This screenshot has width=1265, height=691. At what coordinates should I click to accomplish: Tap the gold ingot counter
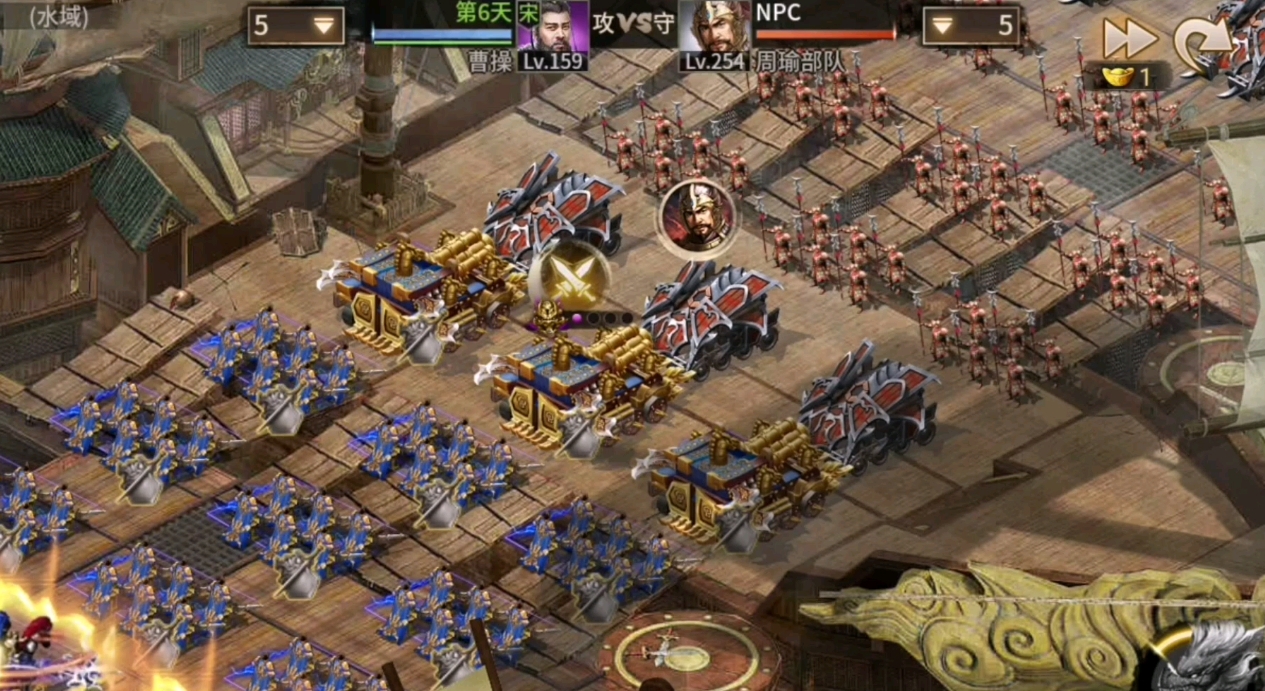coord(1126,76)
